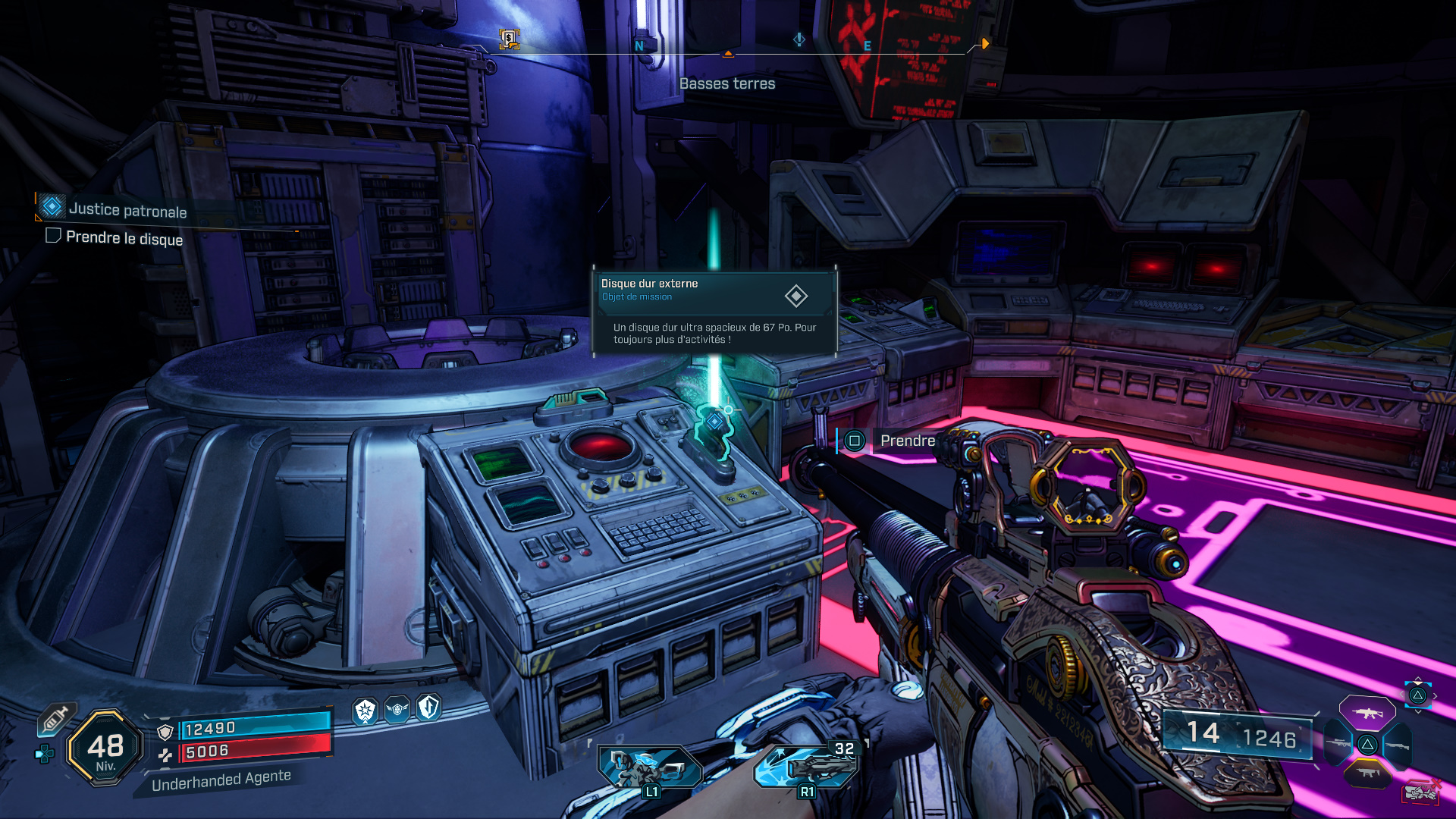
Task: Click the starburst shield buff icon
Action: pos(366,711)
